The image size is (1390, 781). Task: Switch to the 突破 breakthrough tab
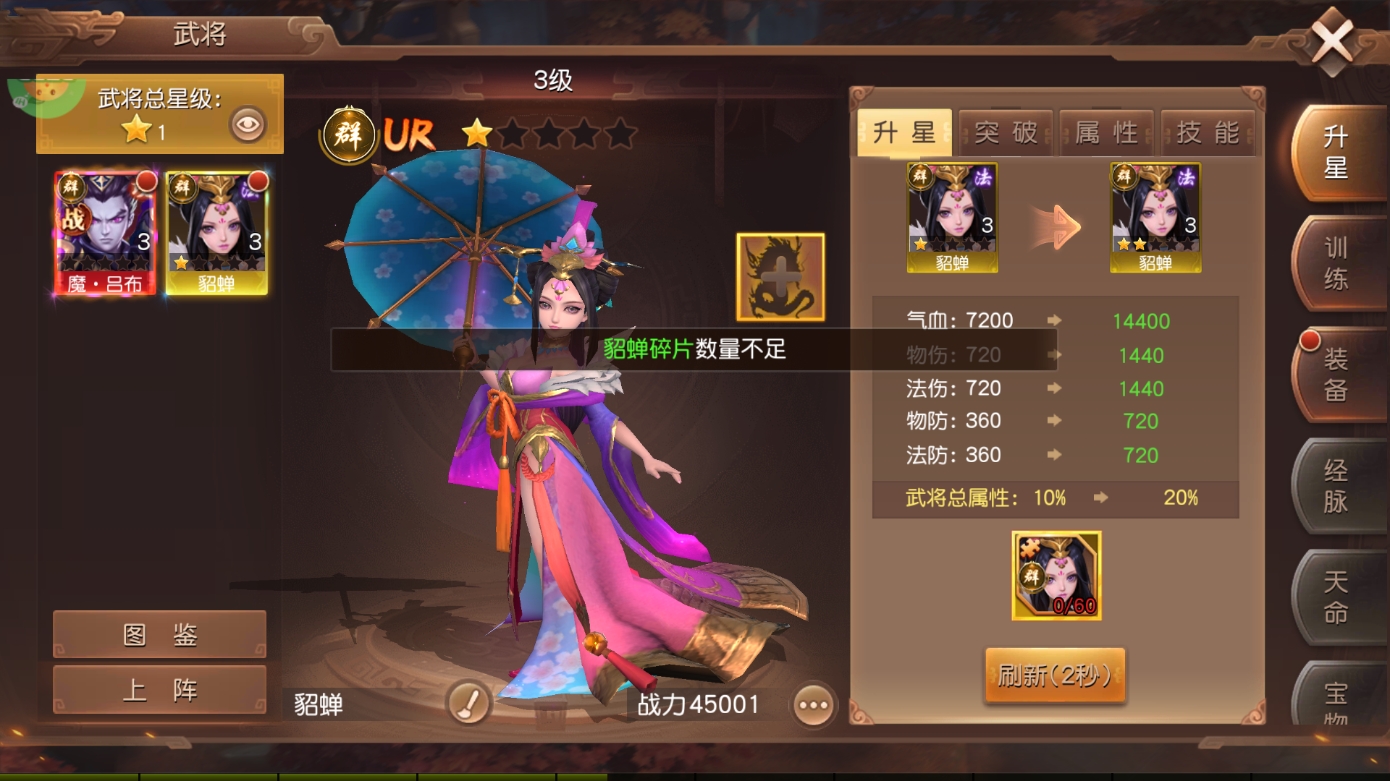[x=1005, y=133]
